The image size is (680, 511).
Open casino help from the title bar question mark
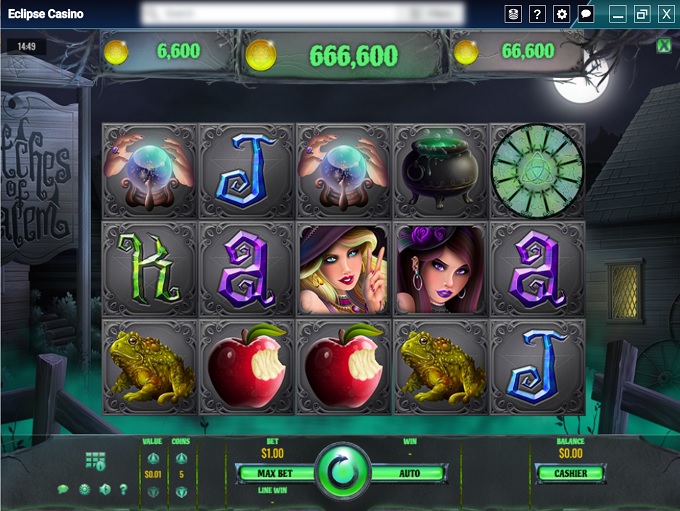click(537, 14)
